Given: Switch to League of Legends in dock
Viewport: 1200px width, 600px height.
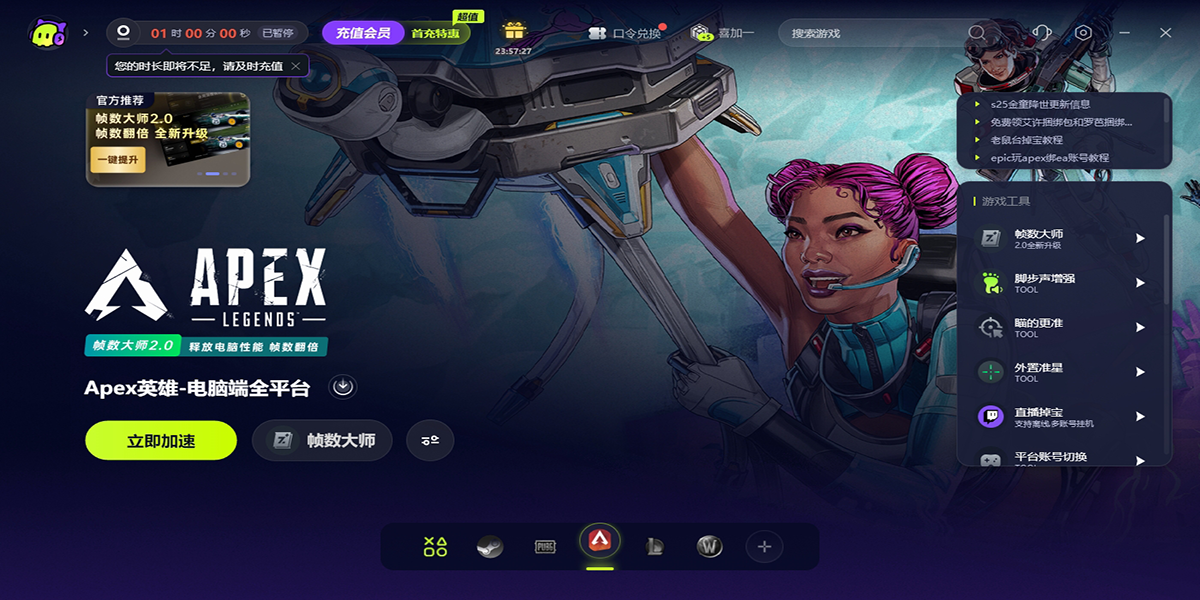Looking at the screenshot, I should [655, 547].
